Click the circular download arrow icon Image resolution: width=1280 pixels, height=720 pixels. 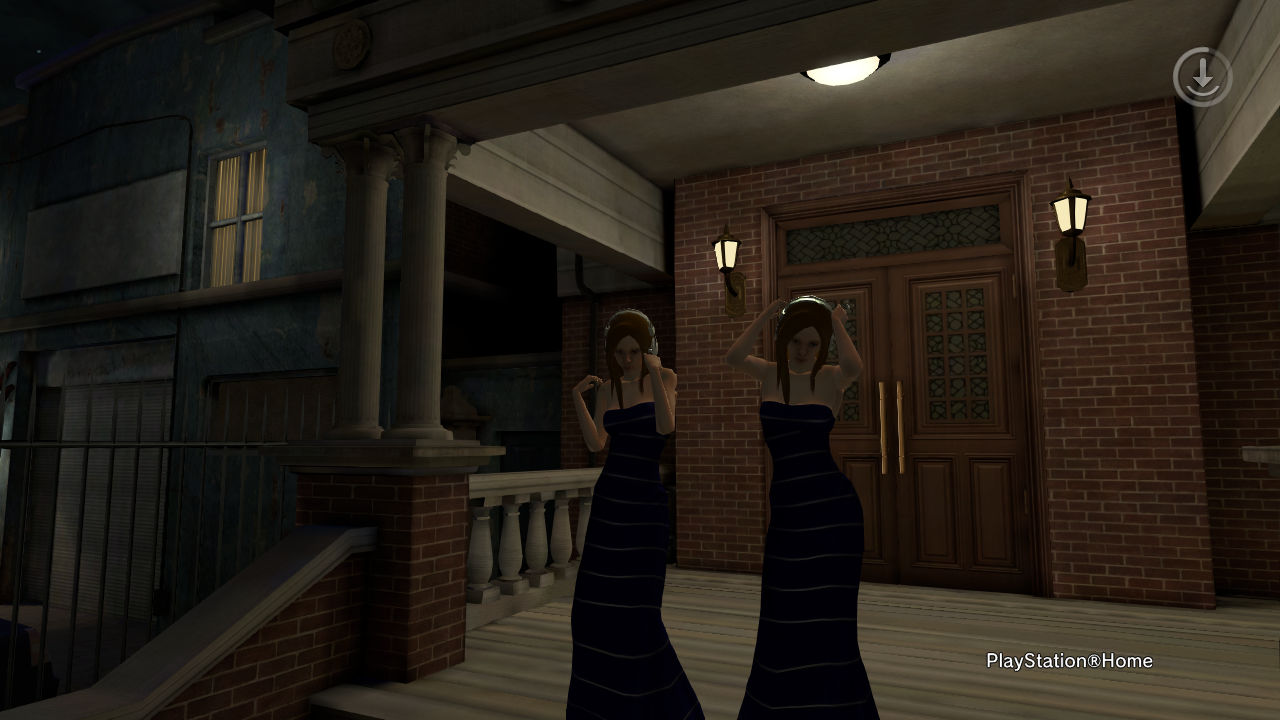pyautogui.click(x=1202, y=77)
